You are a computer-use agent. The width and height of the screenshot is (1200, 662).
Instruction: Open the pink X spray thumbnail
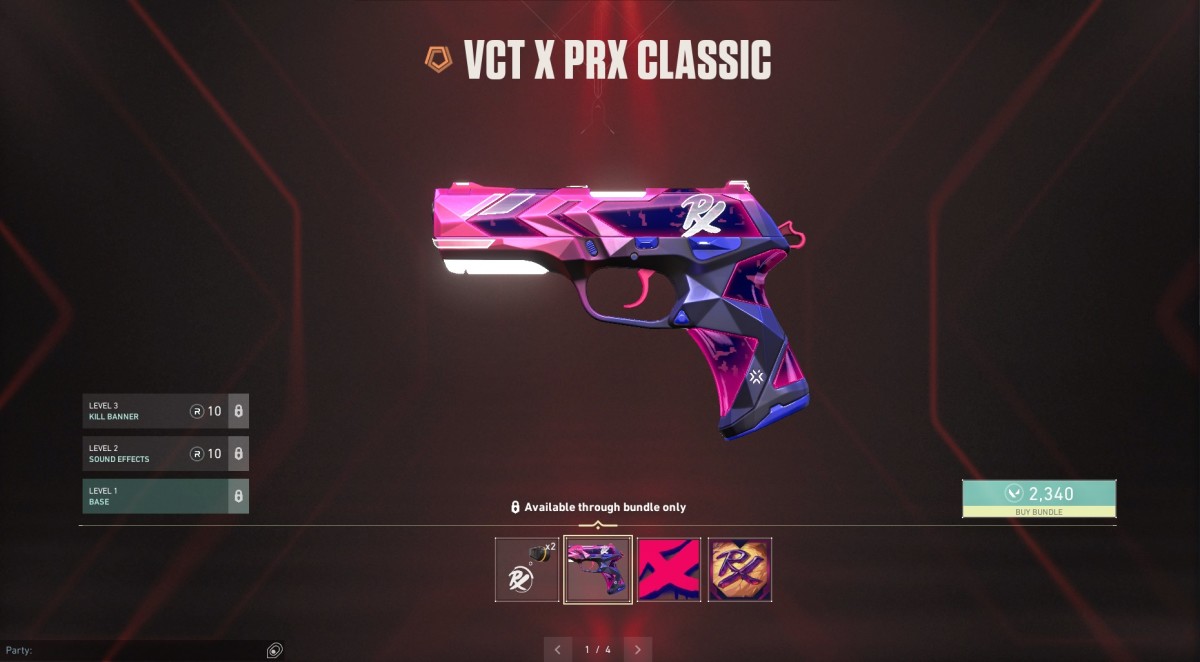coord(669,570)
